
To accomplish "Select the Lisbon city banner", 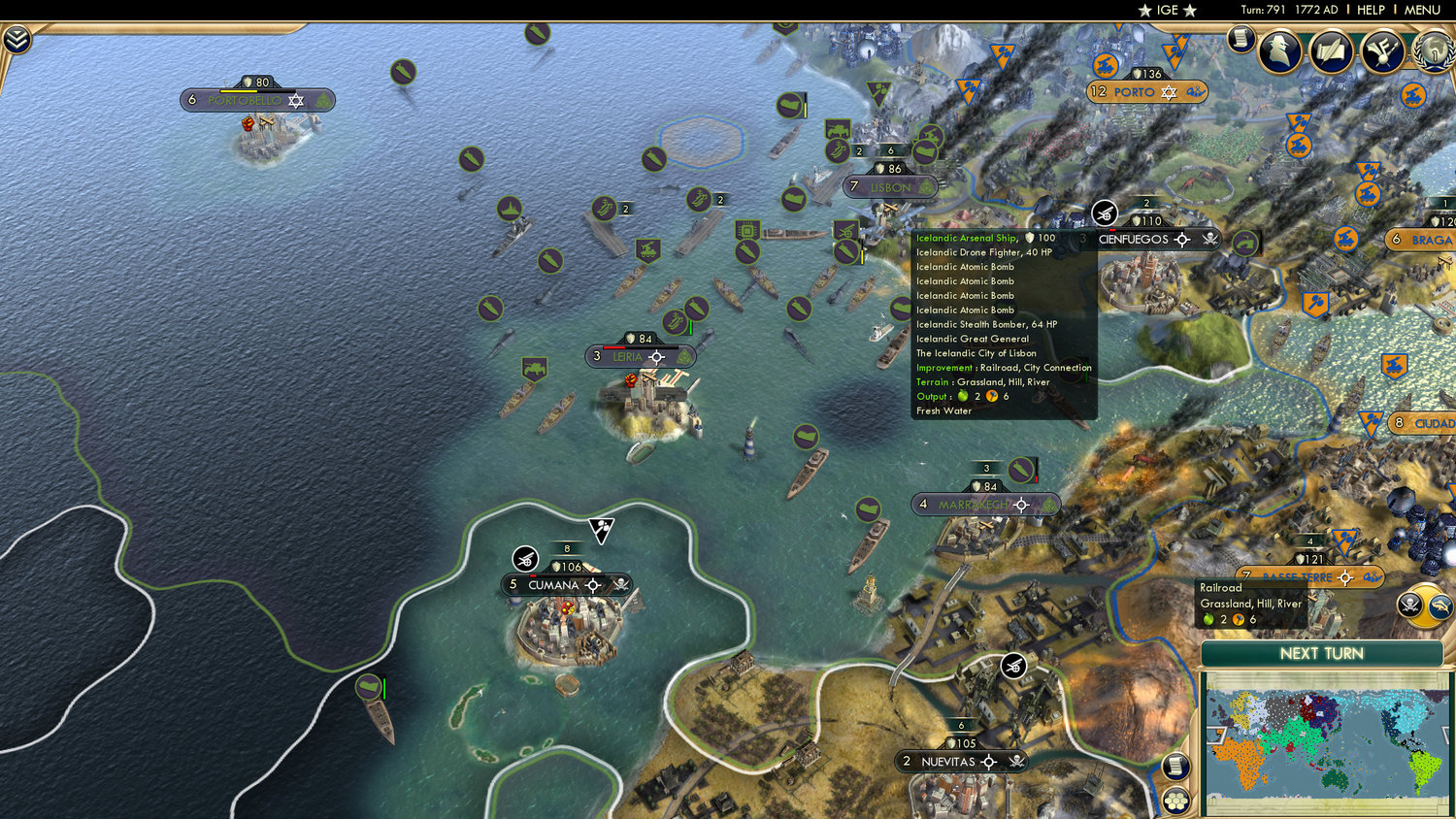I will [x=890, y=185].
